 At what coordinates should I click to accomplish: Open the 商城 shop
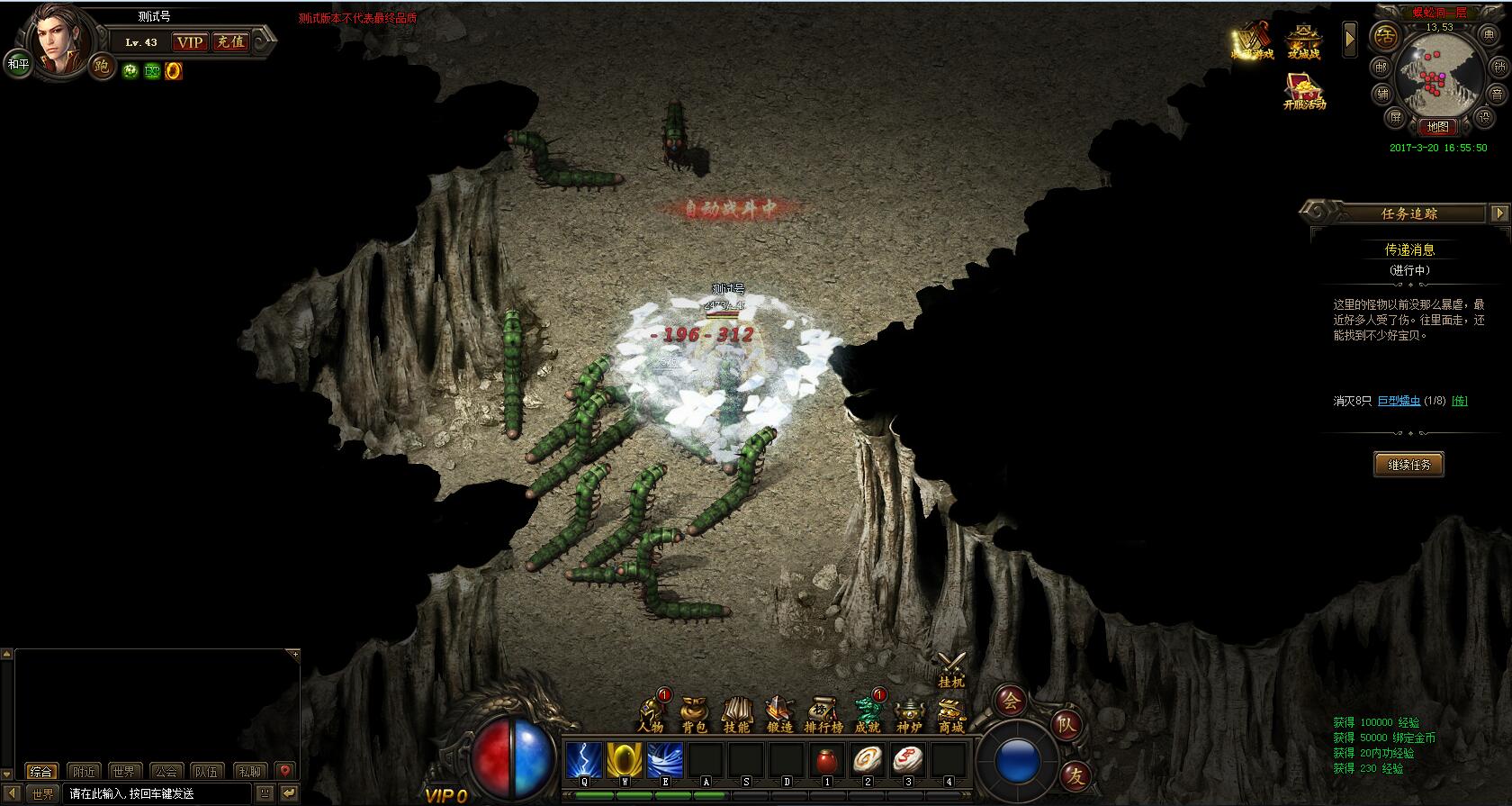pos(951,714)
